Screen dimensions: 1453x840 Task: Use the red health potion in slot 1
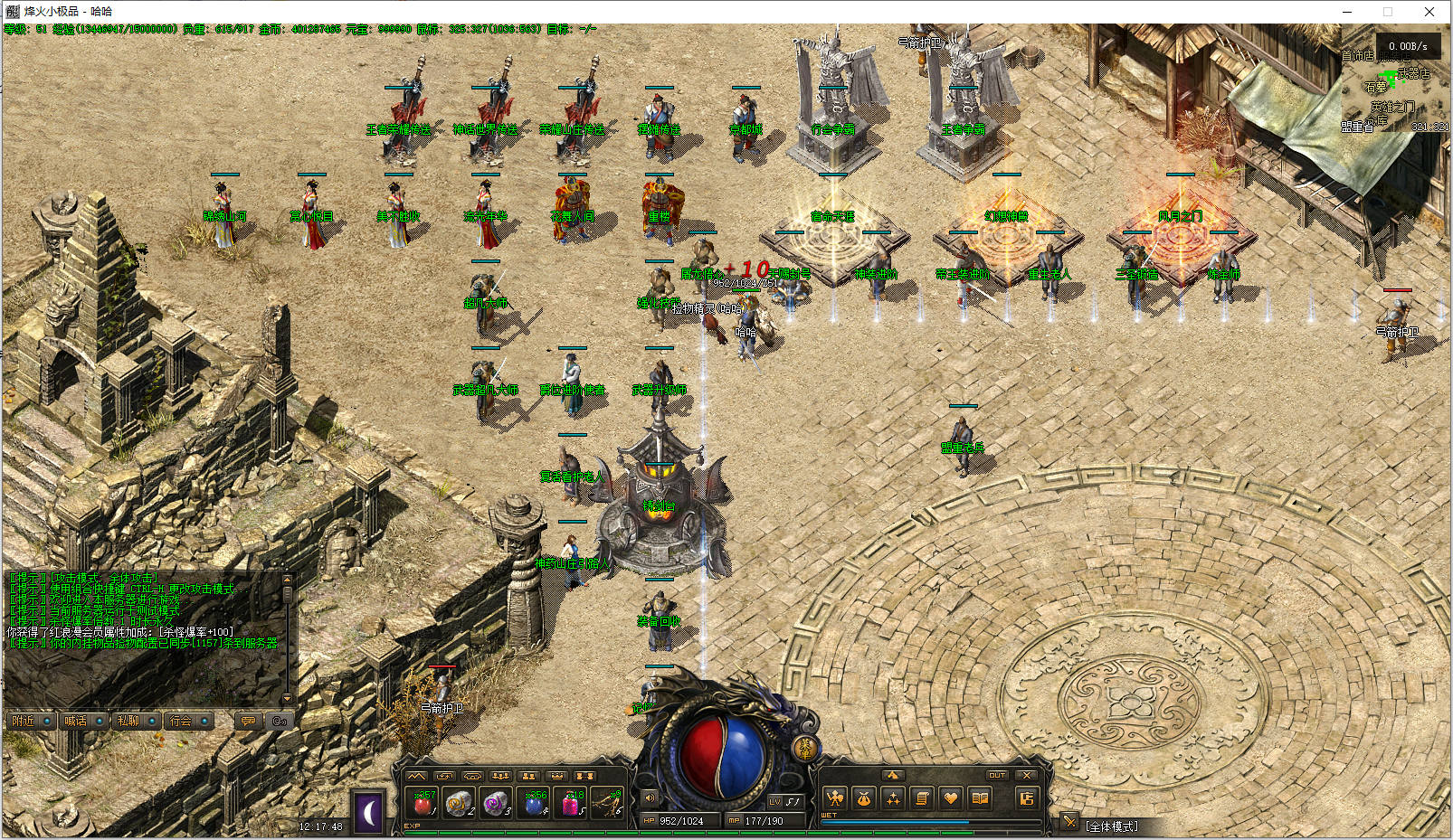point(423,803)
